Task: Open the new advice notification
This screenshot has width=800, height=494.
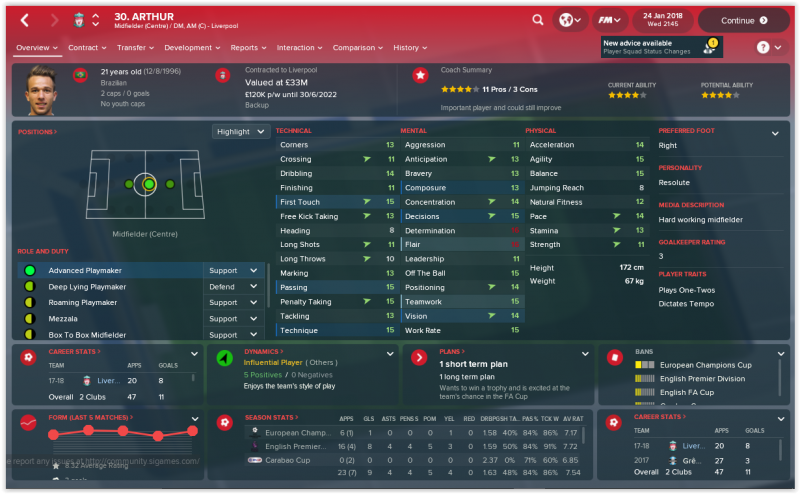Action: pyautogui.click(x=659, y=47)
